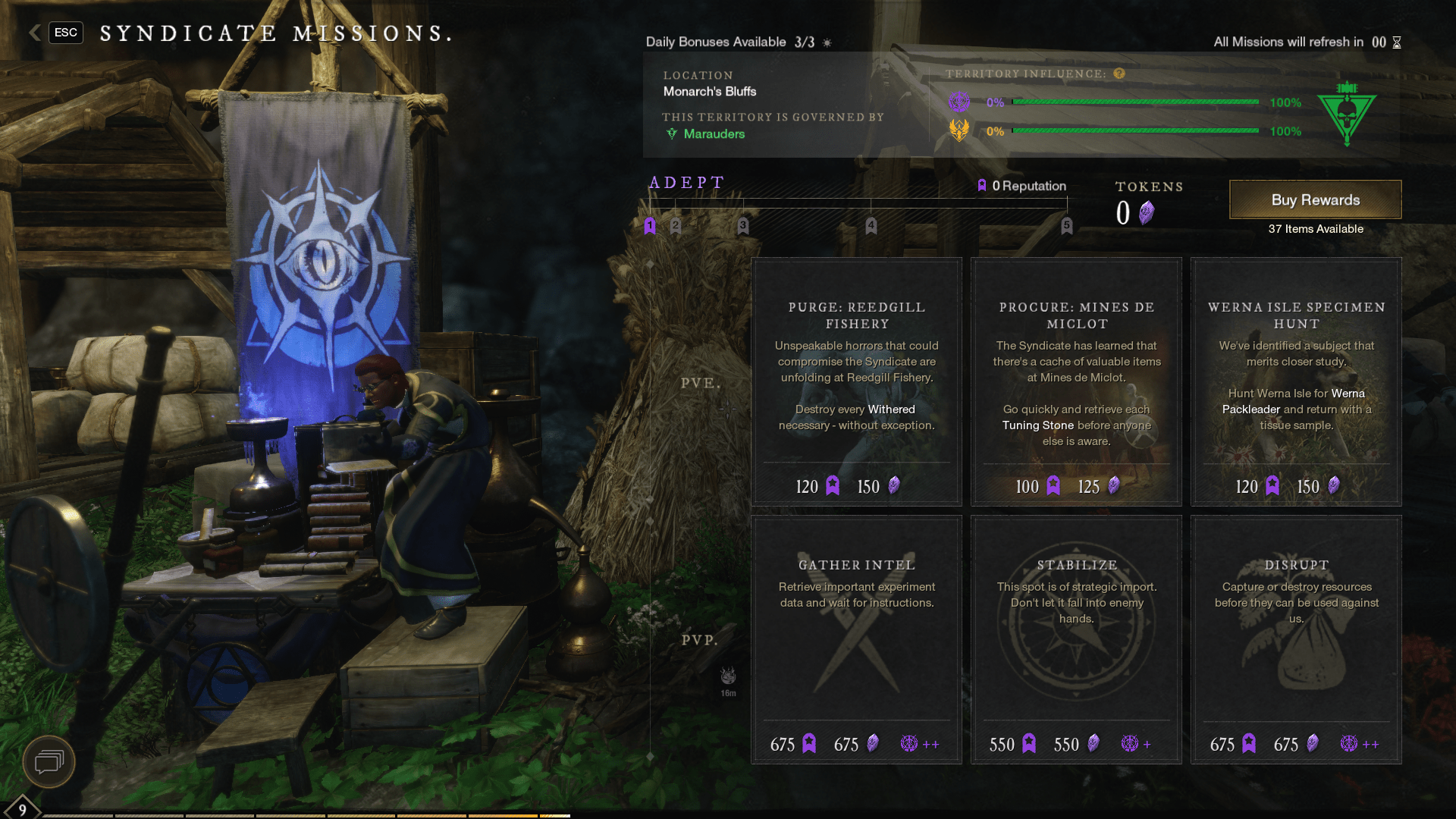Click the Daily Bonuses sun icon
Screen dimensions: 1456x819
[x=826, y=42]
